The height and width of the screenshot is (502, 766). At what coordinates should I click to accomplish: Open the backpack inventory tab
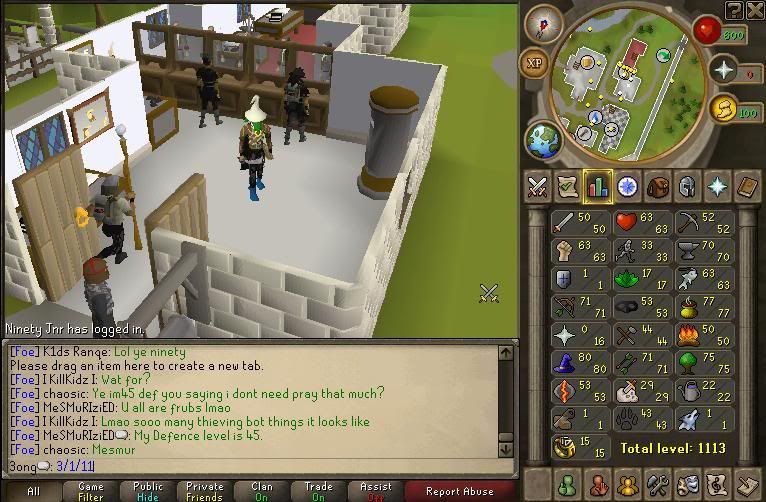click(657, 186)
